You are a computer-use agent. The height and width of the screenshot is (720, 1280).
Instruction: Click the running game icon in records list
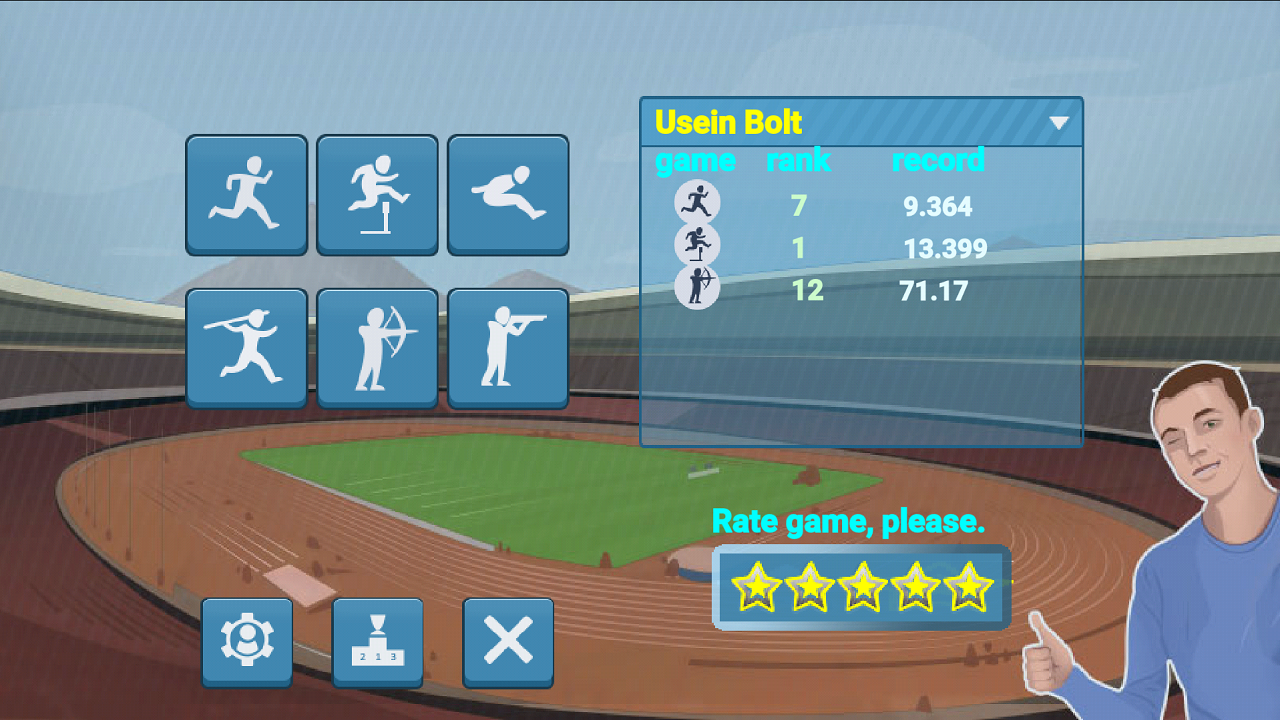tap(698, 200)
